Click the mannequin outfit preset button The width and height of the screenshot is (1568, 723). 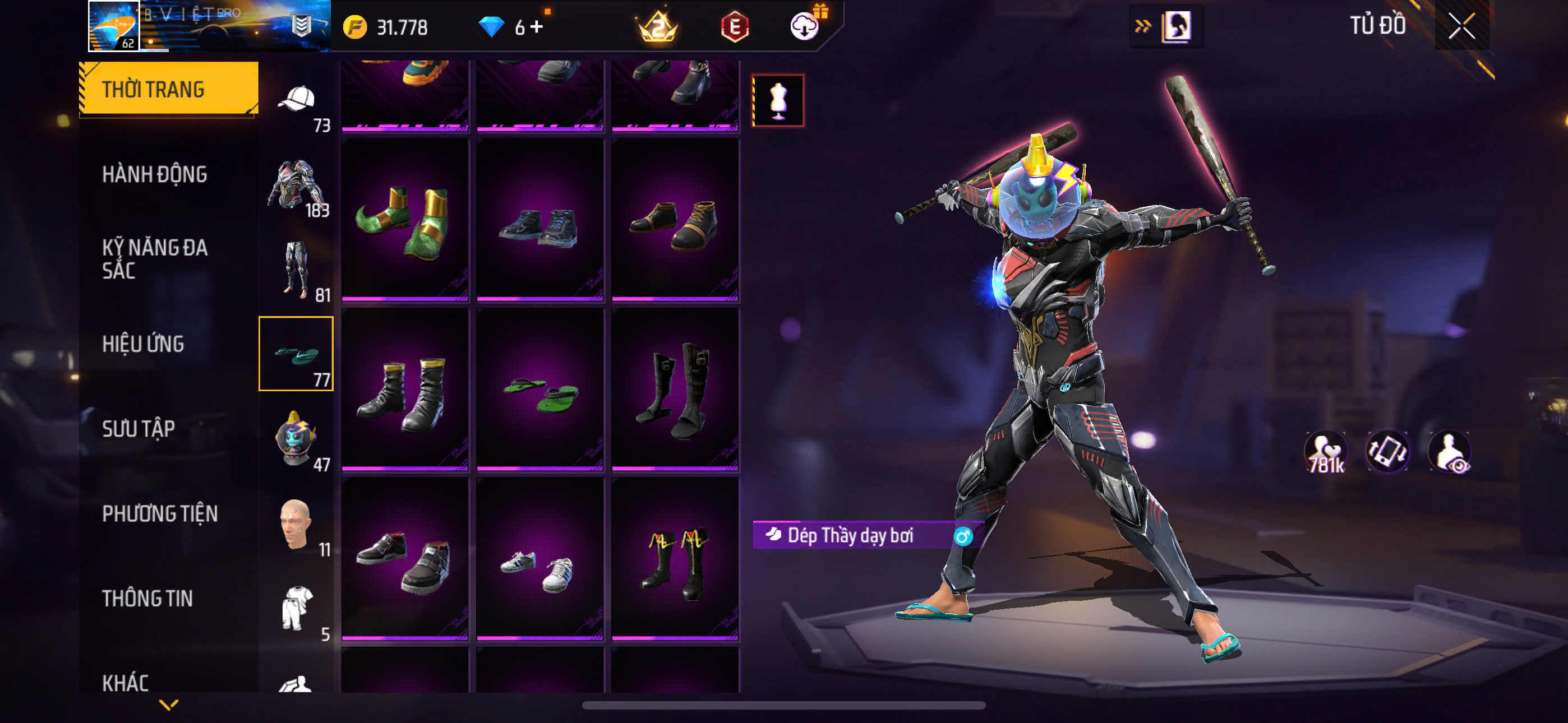tap(778, 100)
